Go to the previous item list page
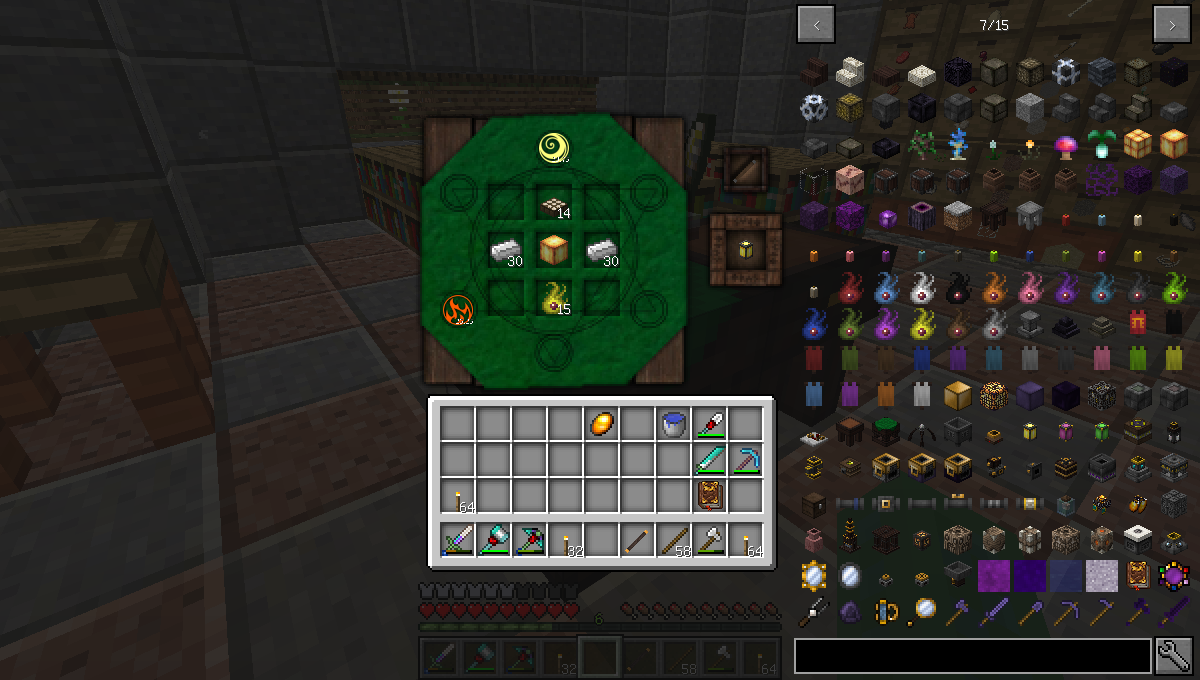Viewport: 1200px width, 680px height. (816, 25)
